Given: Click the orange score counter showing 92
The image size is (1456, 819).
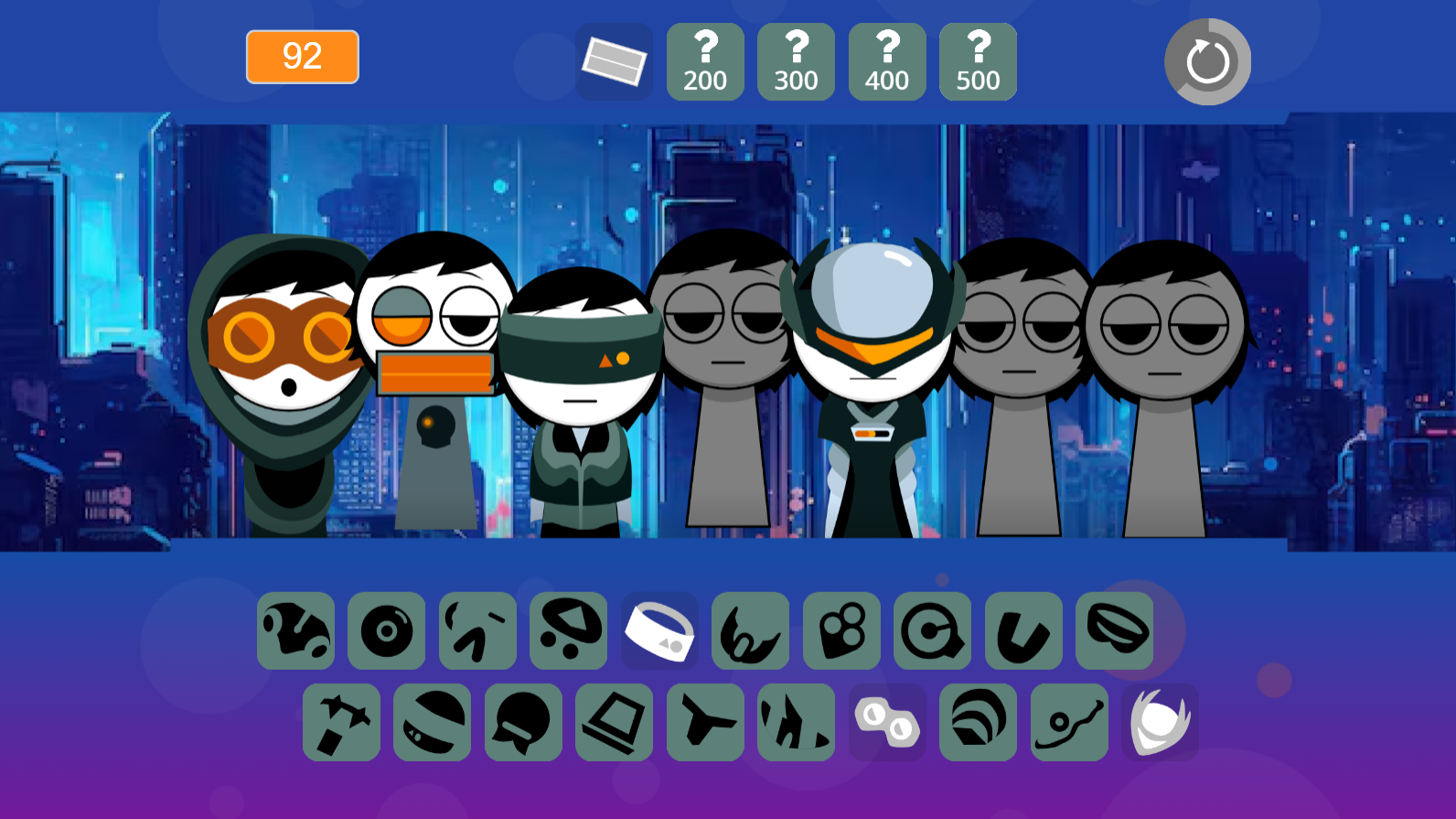Looking at the screenshot, I should point(302,57).
